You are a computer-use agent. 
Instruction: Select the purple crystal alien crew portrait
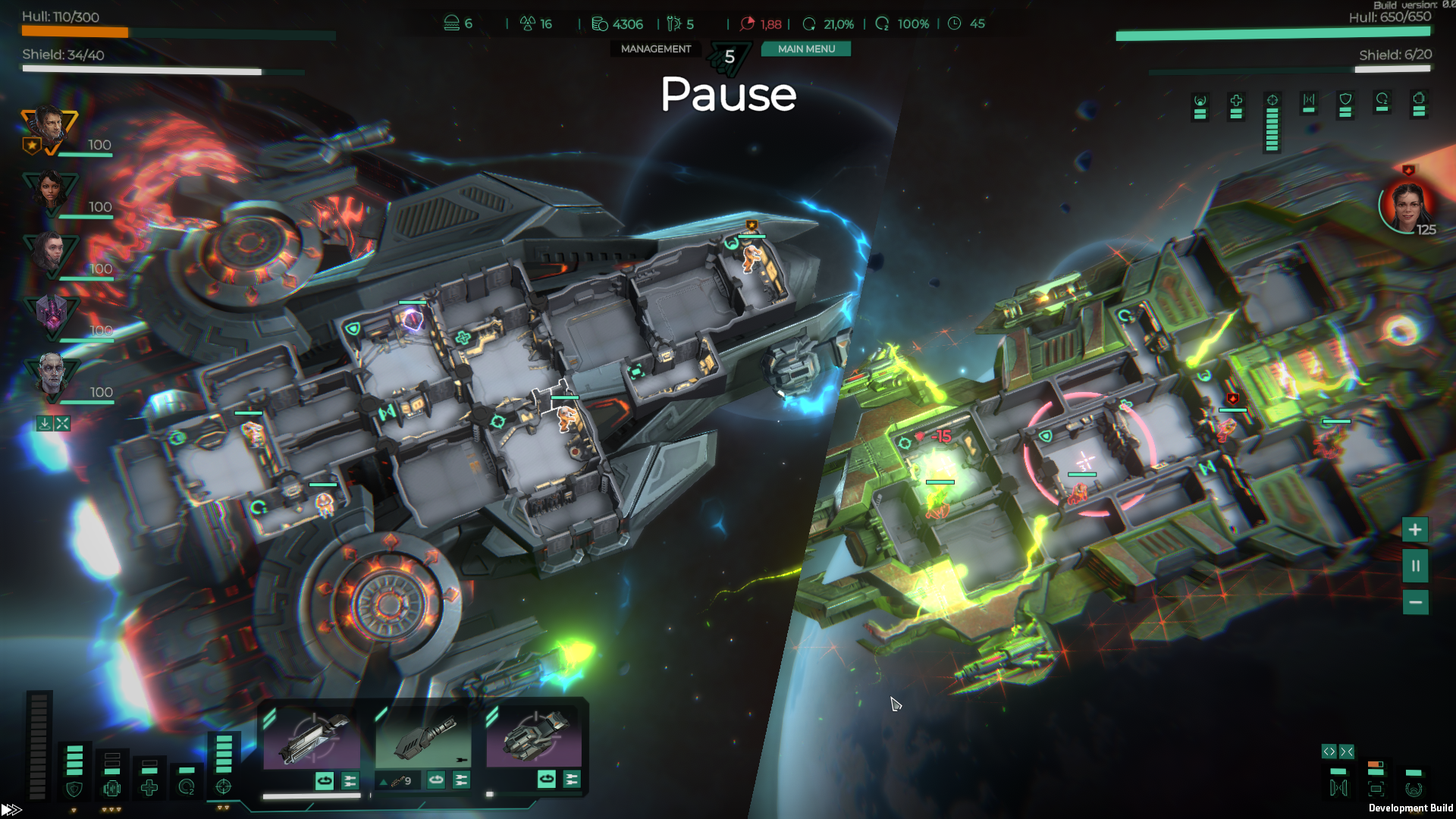[52, 315]
